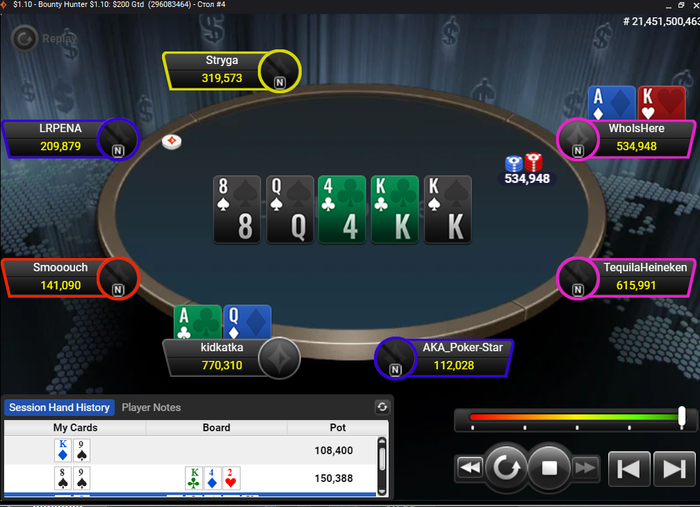Click the note icon on Stryga's avatar
The image size is (700, 507).
pyautogui.click(x=280, y=83)
